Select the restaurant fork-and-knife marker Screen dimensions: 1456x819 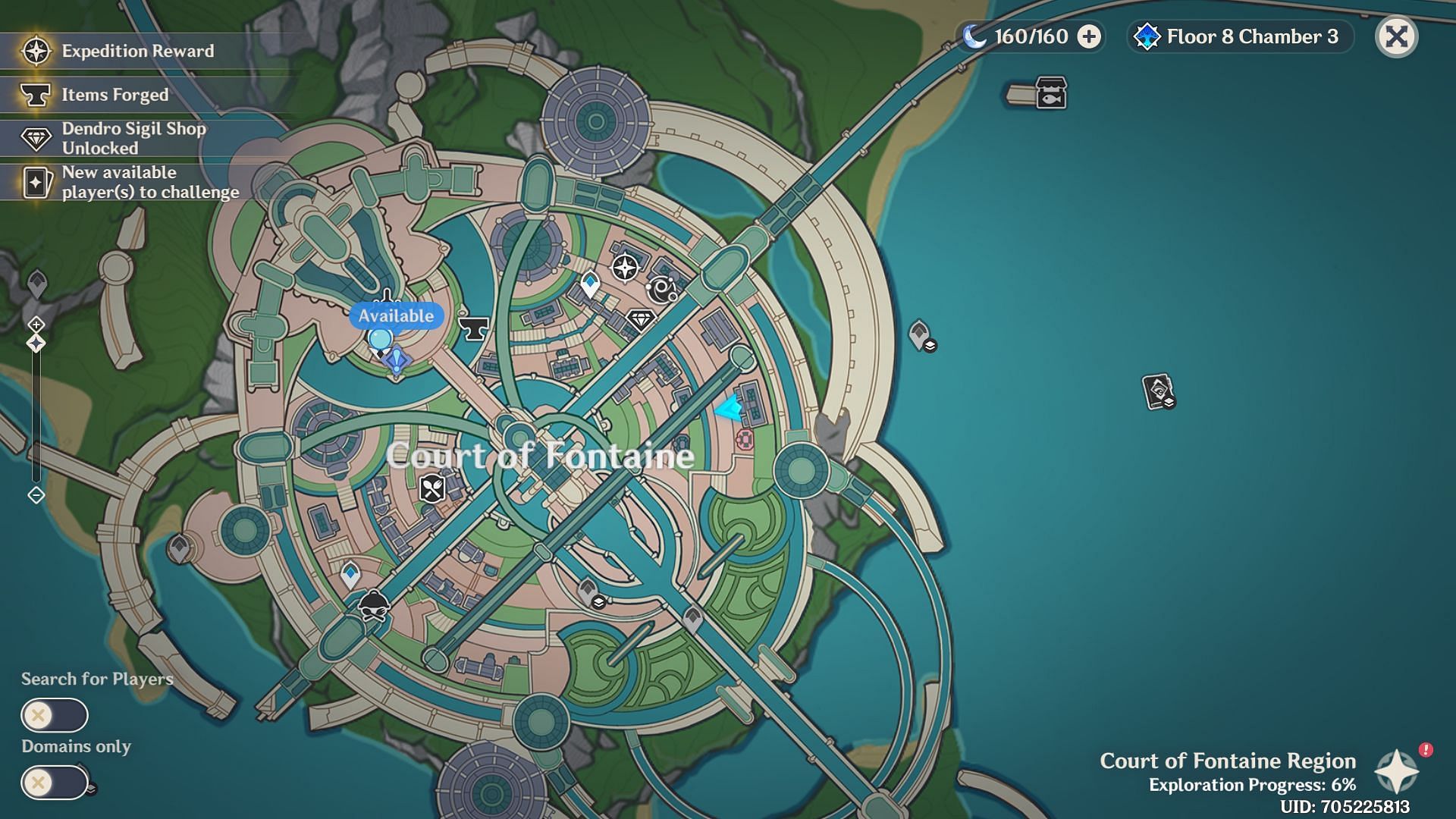pos(432,488)
